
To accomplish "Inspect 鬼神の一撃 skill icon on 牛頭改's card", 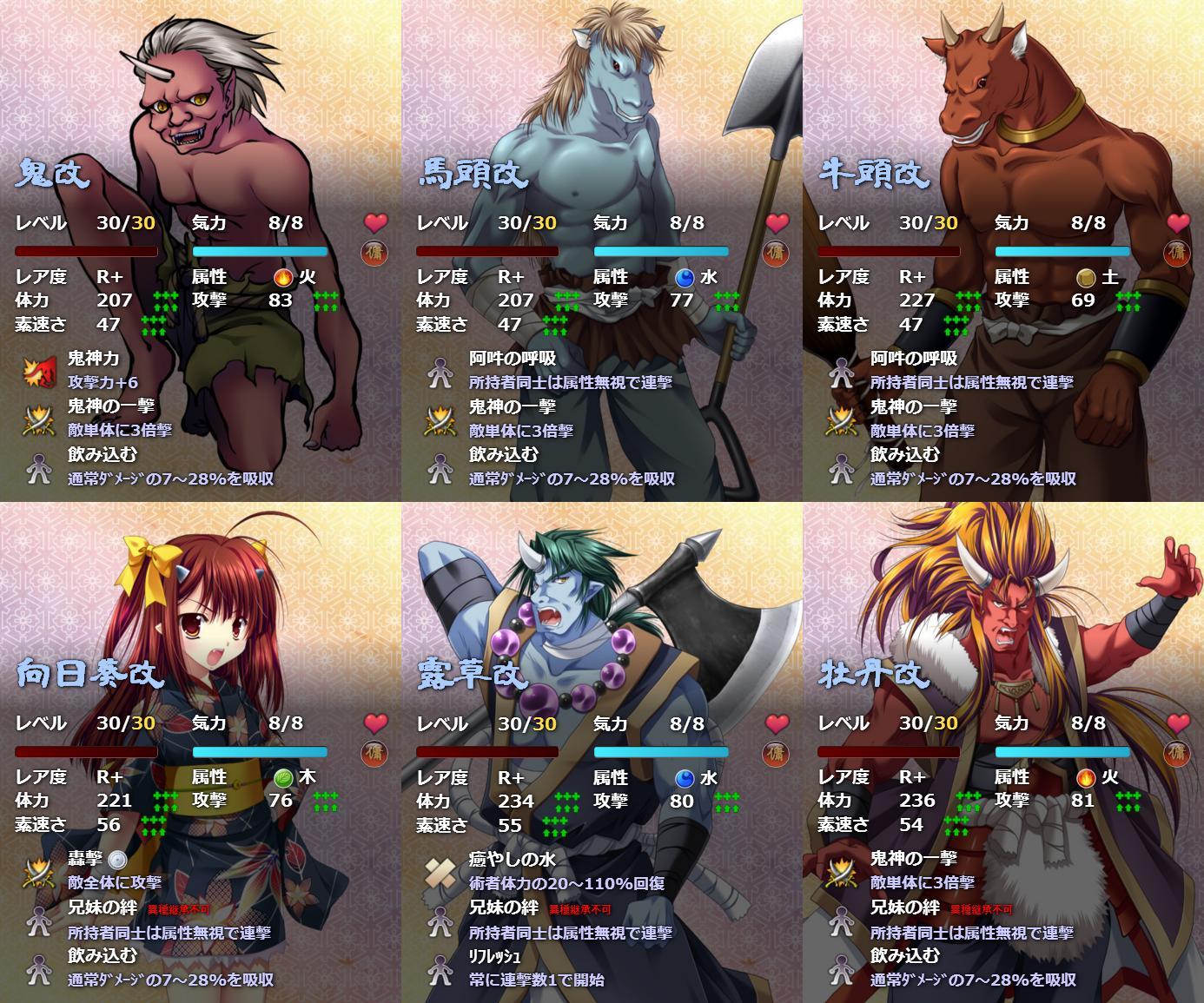I will 841,419.
